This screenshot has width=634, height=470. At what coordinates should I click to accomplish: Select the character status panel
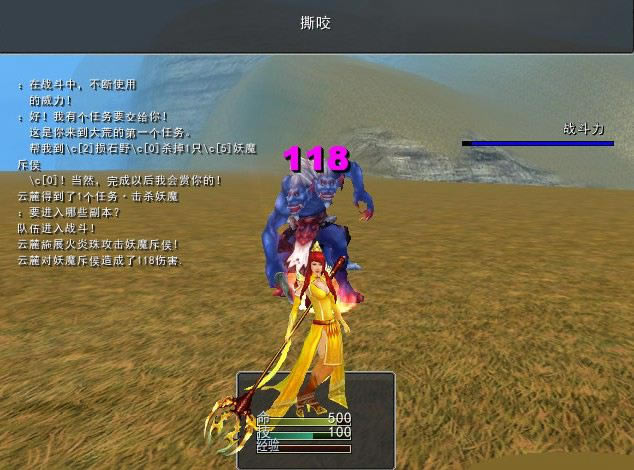point(315,420)
